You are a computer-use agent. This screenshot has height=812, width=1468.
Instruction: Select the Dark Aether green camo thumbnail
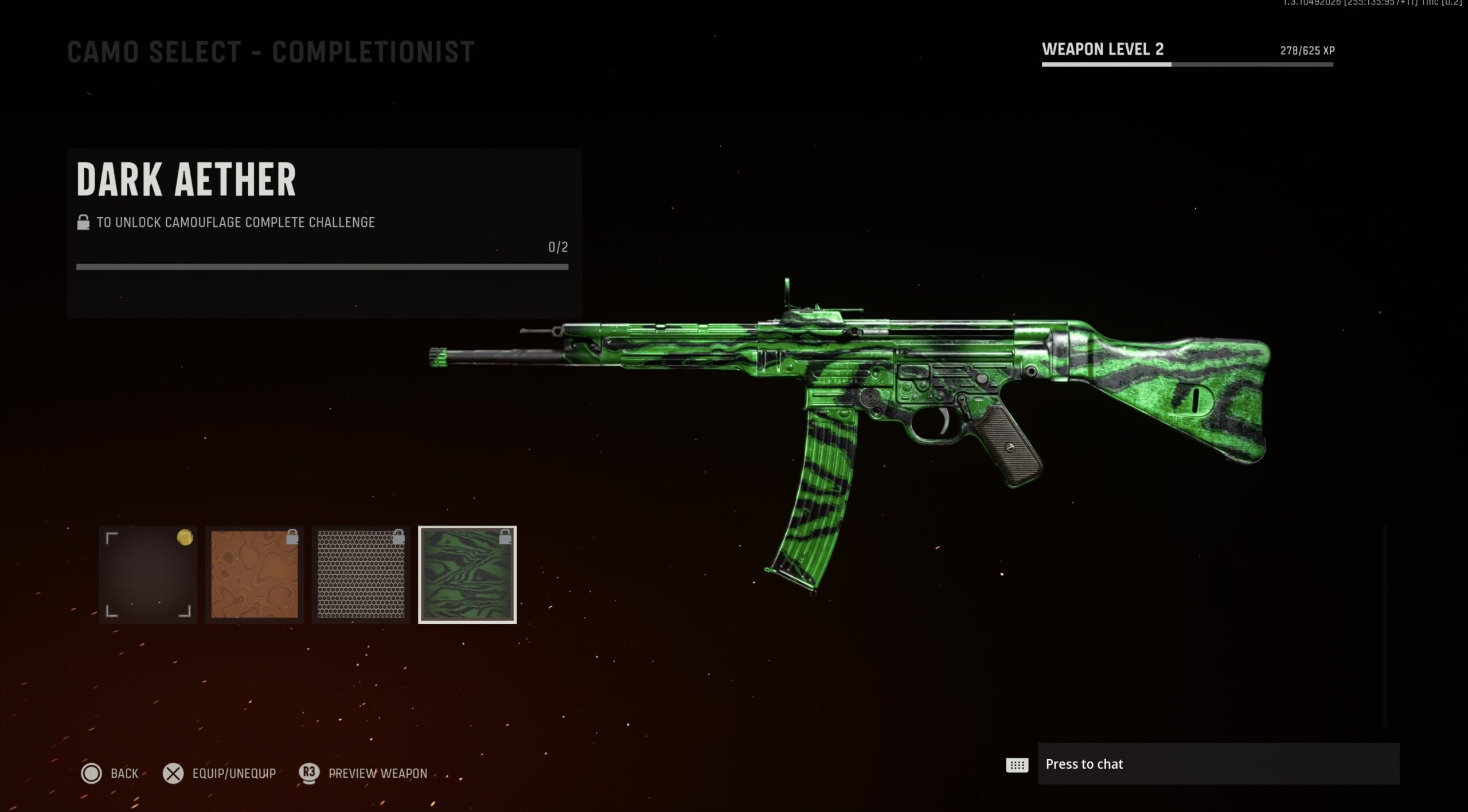(x=467, y=573)
